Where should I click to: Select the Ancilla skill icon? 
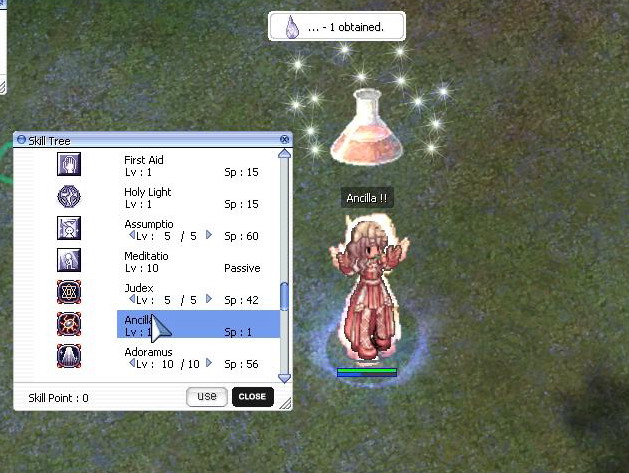(x=69, y=325)
